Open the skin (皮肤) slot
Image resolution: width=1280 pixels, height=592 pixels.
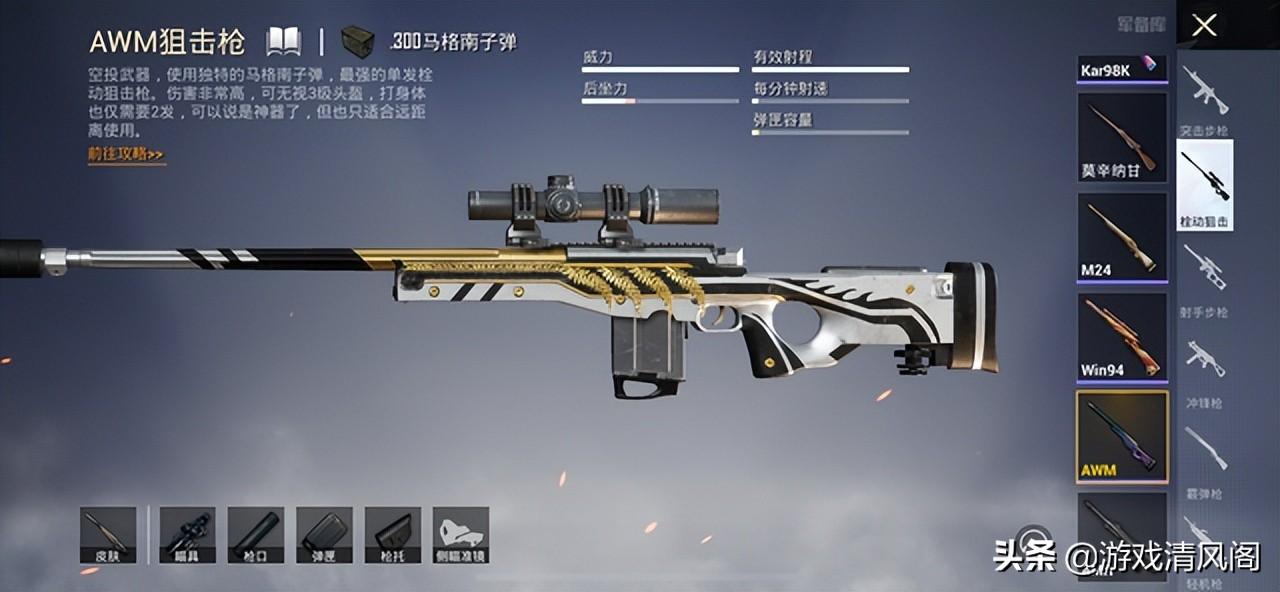coord(108,534)
